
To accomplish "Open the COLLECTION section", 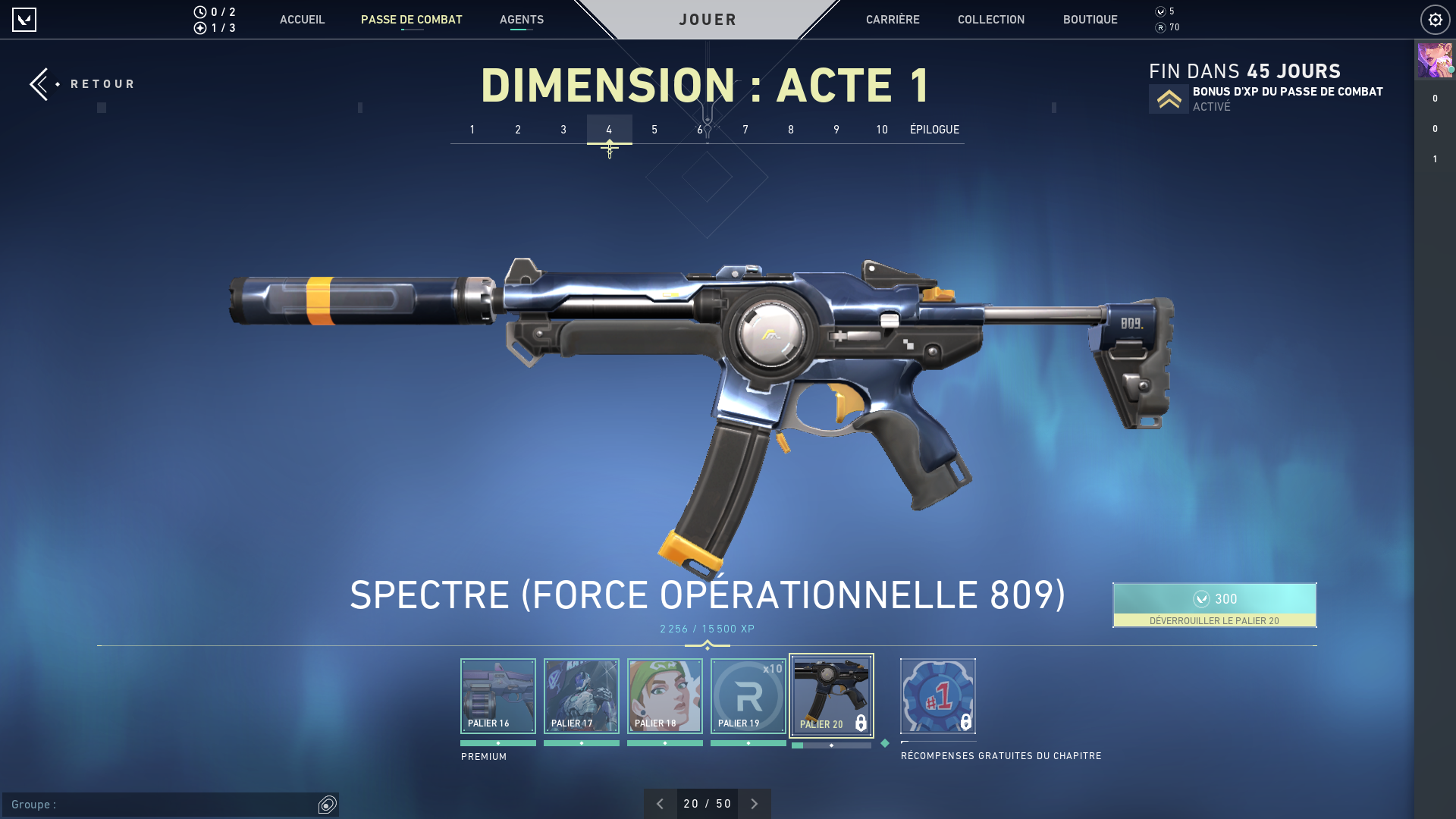I will [x=990, y=20].
